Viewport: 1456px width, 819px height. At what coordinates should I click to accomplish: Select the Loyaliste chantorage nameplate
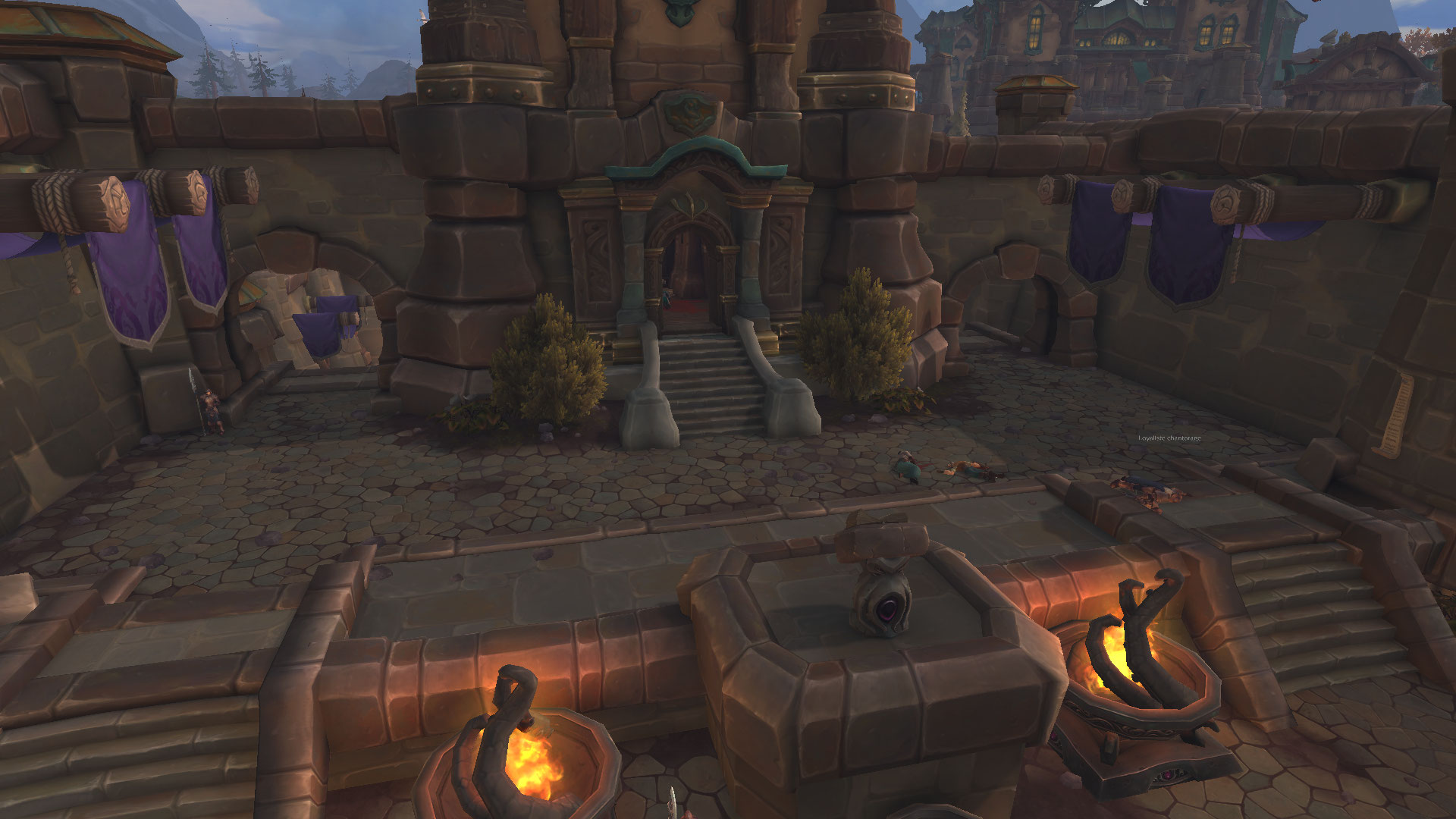coord(1169,438)
